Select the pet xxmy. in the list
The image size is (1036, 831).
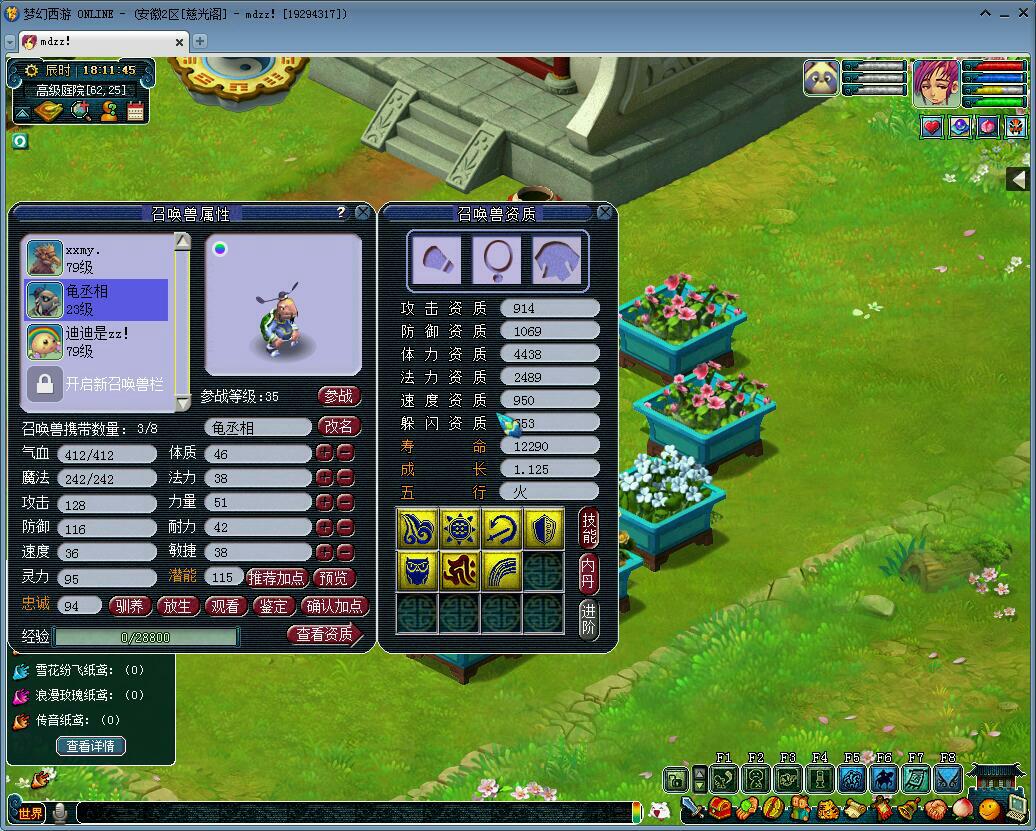(97, 258)
